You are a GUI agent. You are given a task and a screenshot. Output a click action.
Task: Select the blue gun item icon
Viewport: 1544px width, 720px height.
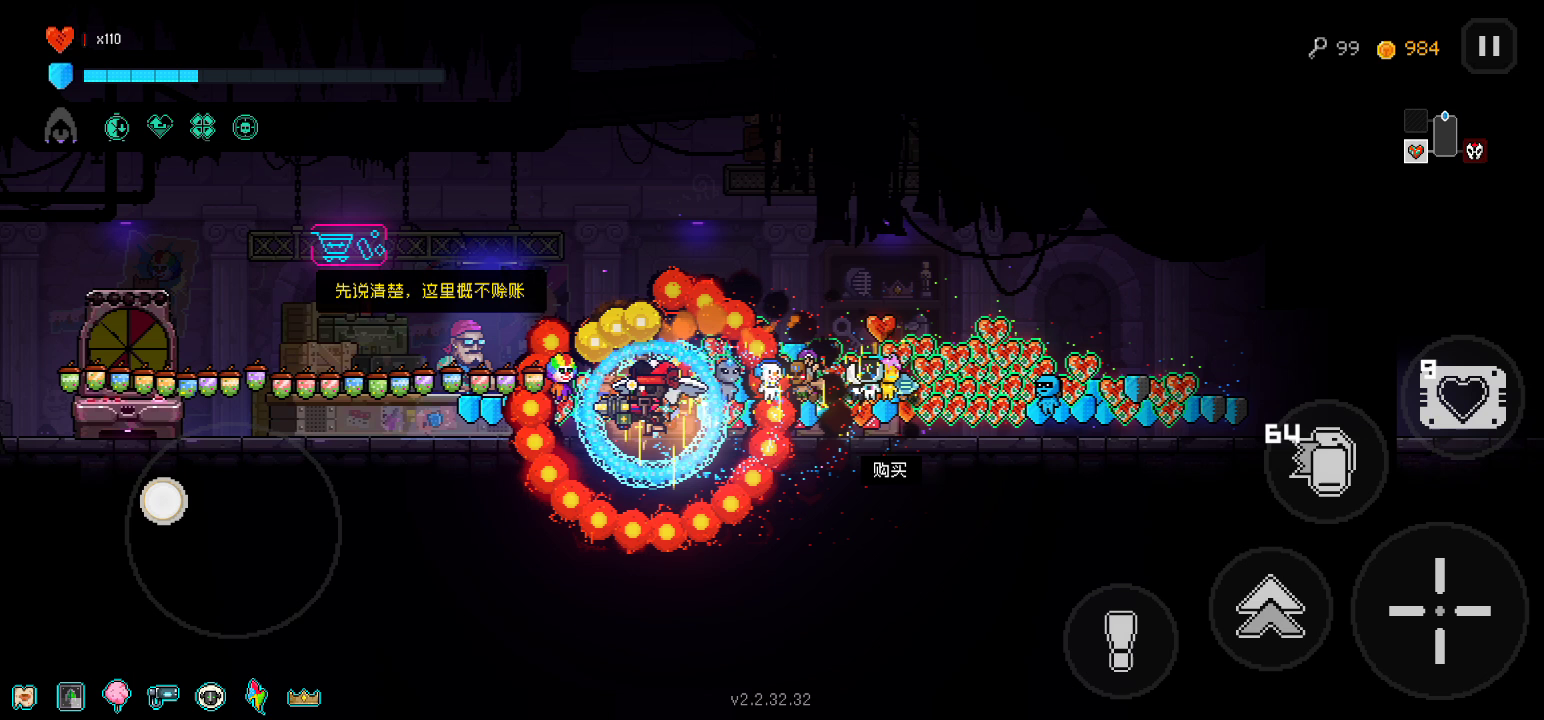pos(162,696)
